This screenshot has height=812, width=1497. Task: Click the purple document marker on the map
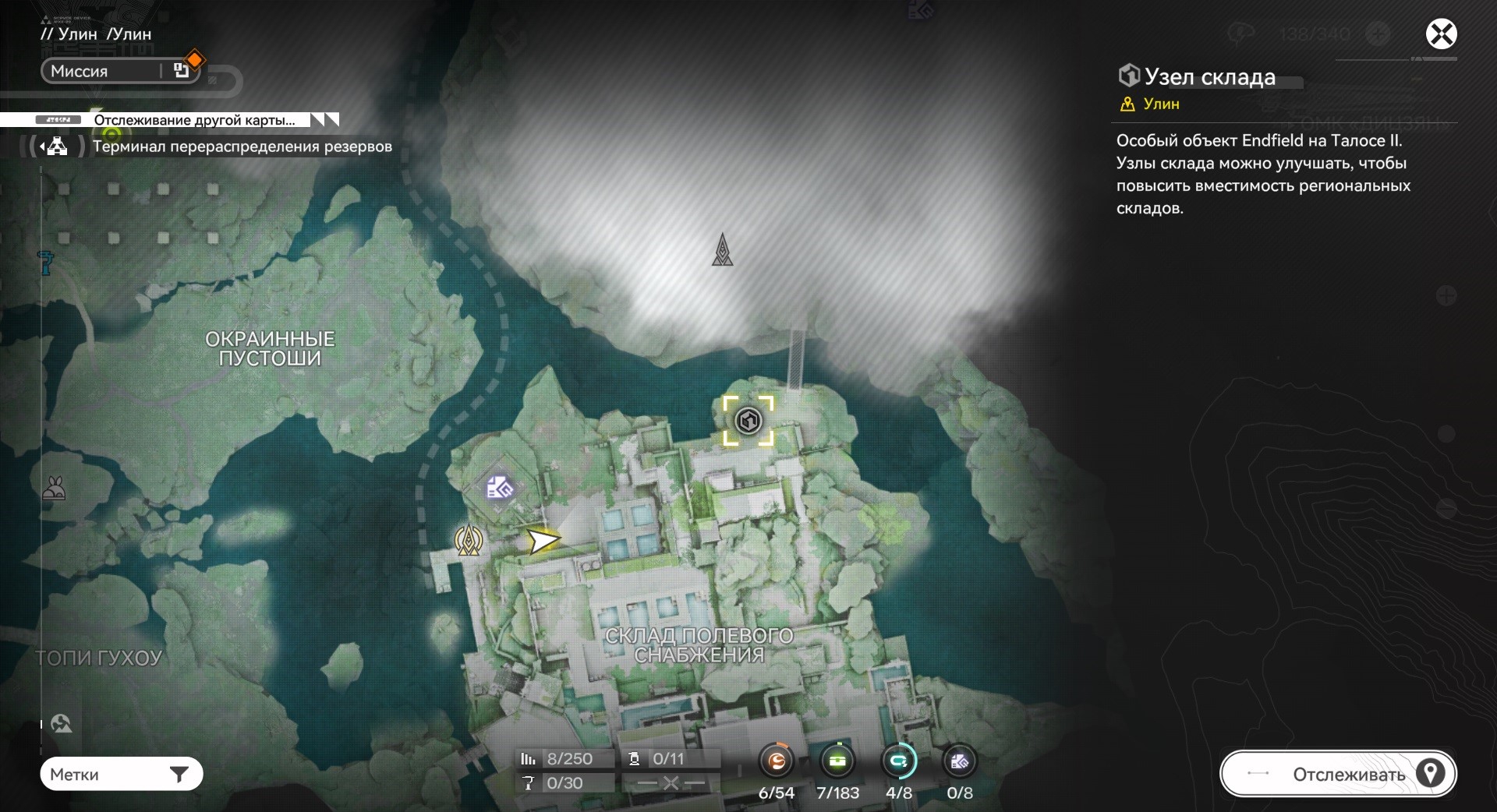pos(500,489)
